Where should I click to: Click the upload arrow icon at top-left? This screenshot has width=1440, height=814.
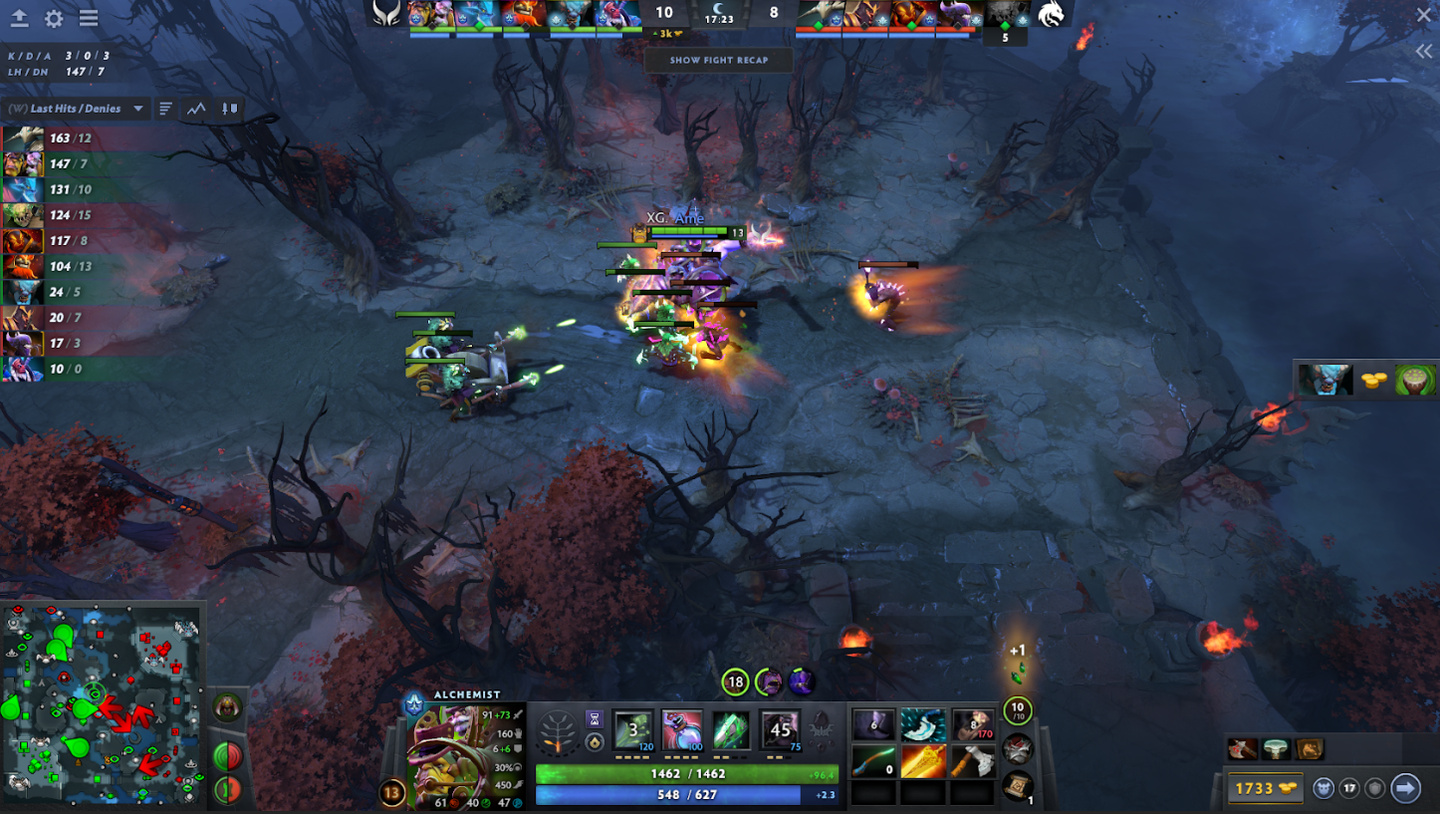[x=19, y=19]
